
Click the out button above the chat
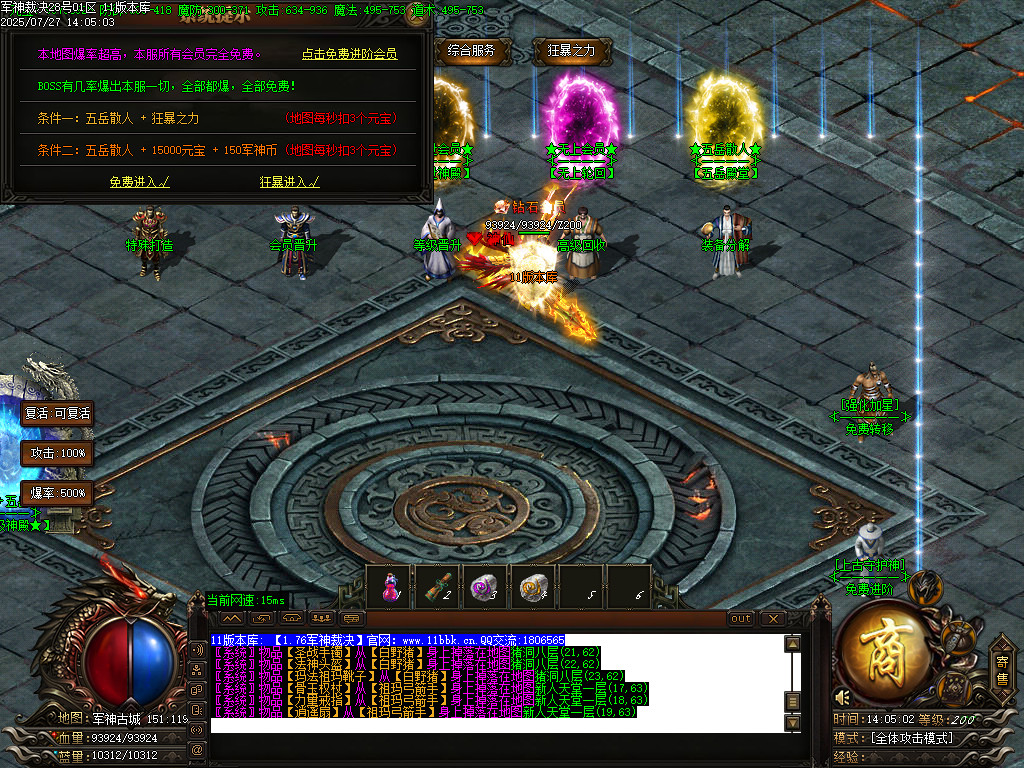pos(741,619)
